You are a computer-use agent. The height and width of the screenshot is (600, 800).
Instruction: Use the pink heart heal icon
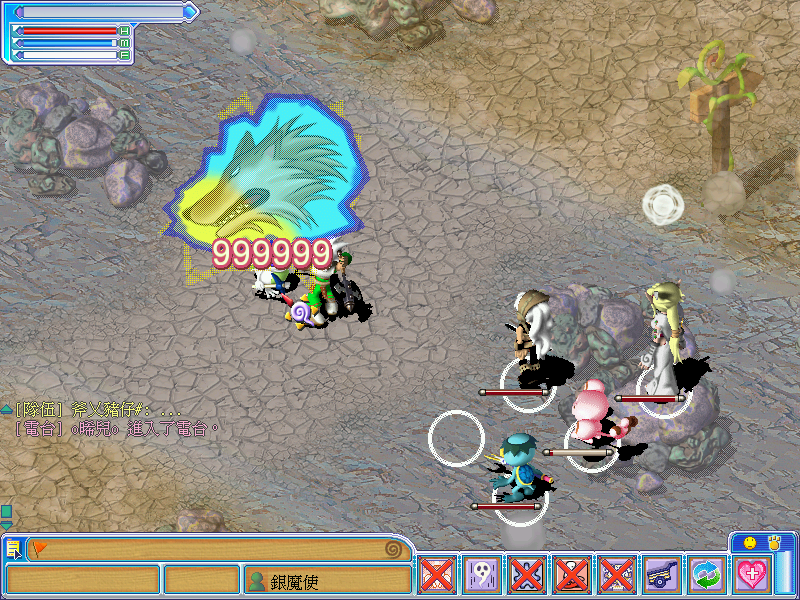tap(752, 576)
